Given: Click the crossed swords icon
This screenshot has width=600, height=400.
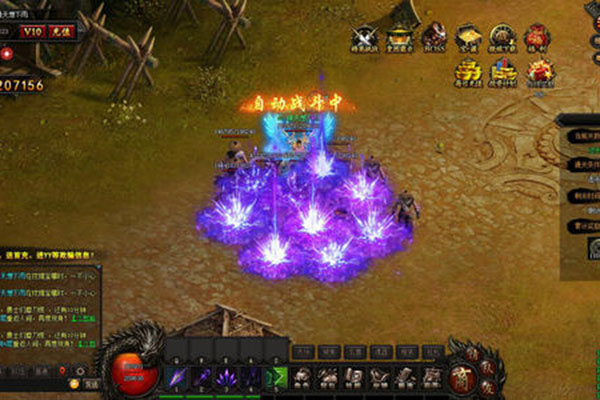Looking at the screenshot, I should pyautogui.click(x=364, y=37).
